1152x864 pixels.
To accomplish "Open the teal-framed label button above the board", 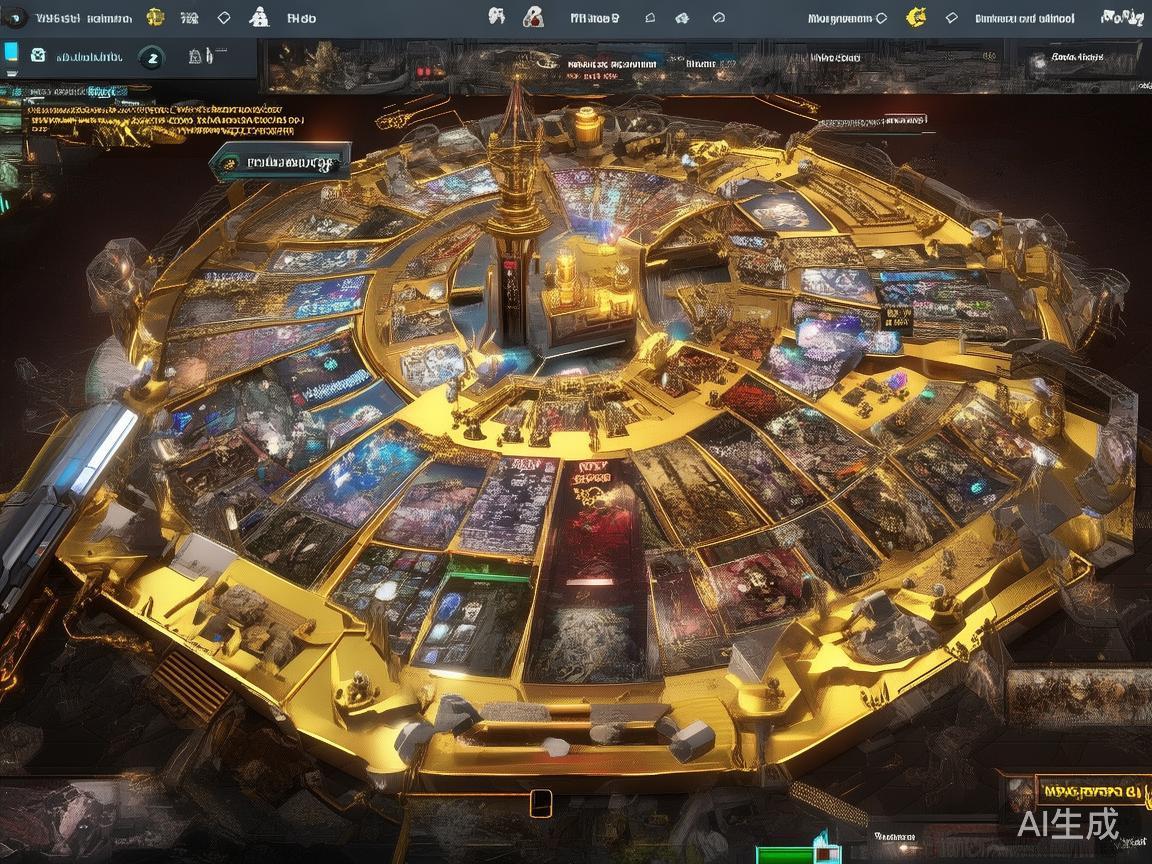I will pyautogui.click(x=281, y=160).
